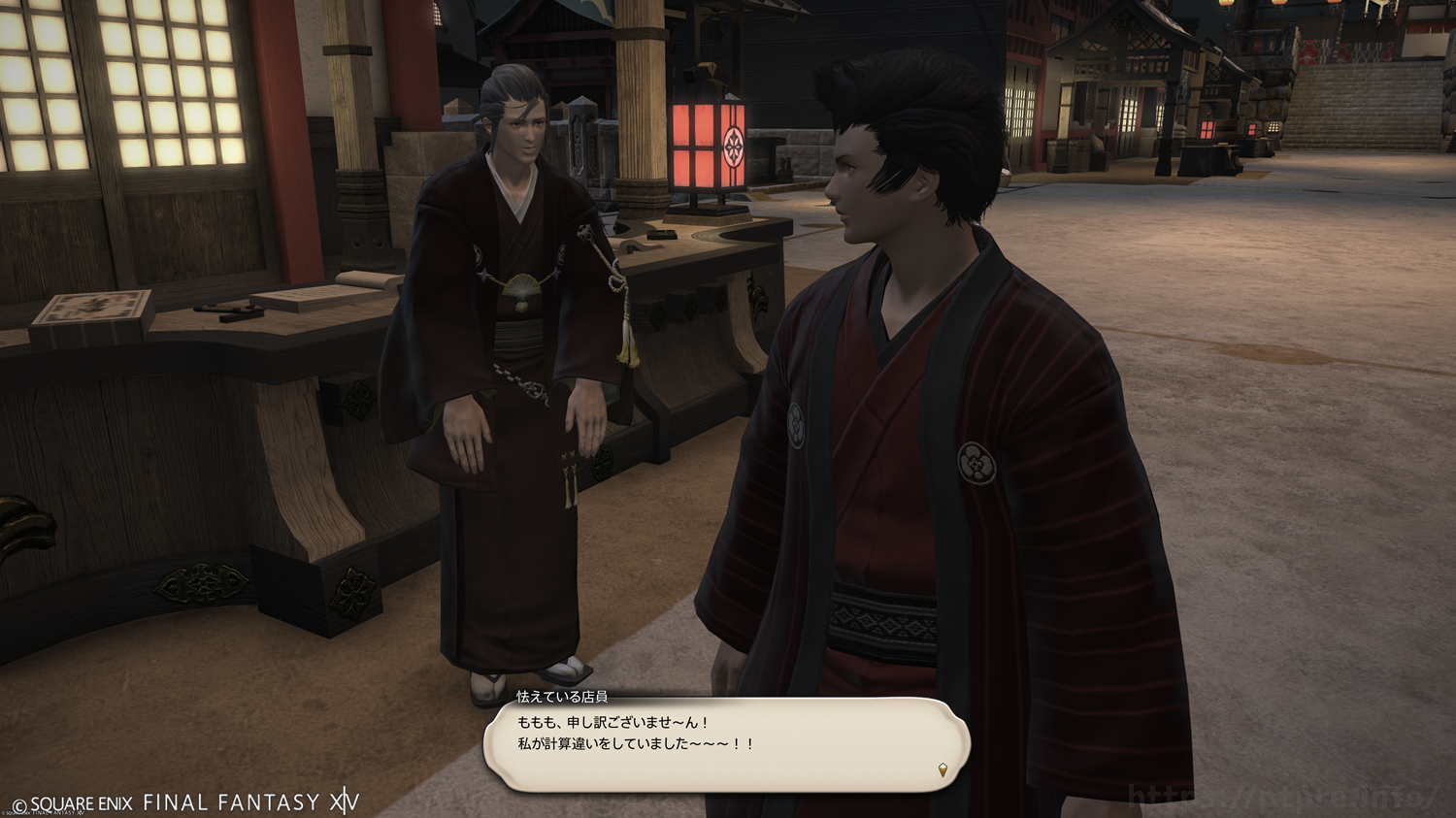Click the speech bubble to continue dialogue
This screenshot has width=1456, height=818.
pos(726,745)
